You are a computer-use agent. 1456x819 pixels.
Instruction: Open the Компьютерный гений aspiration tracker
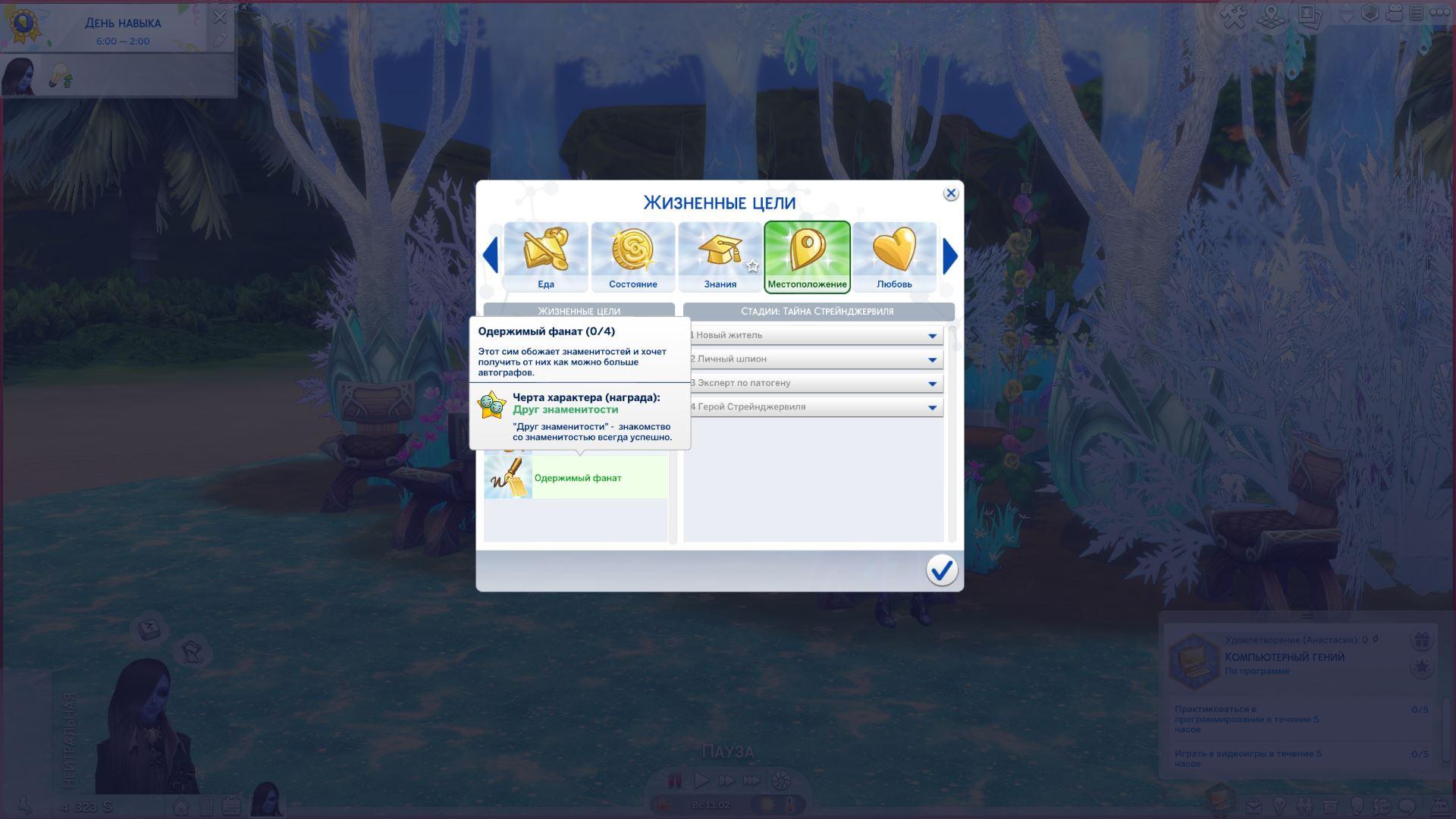pyautogui.click(x=1194, y=661)
